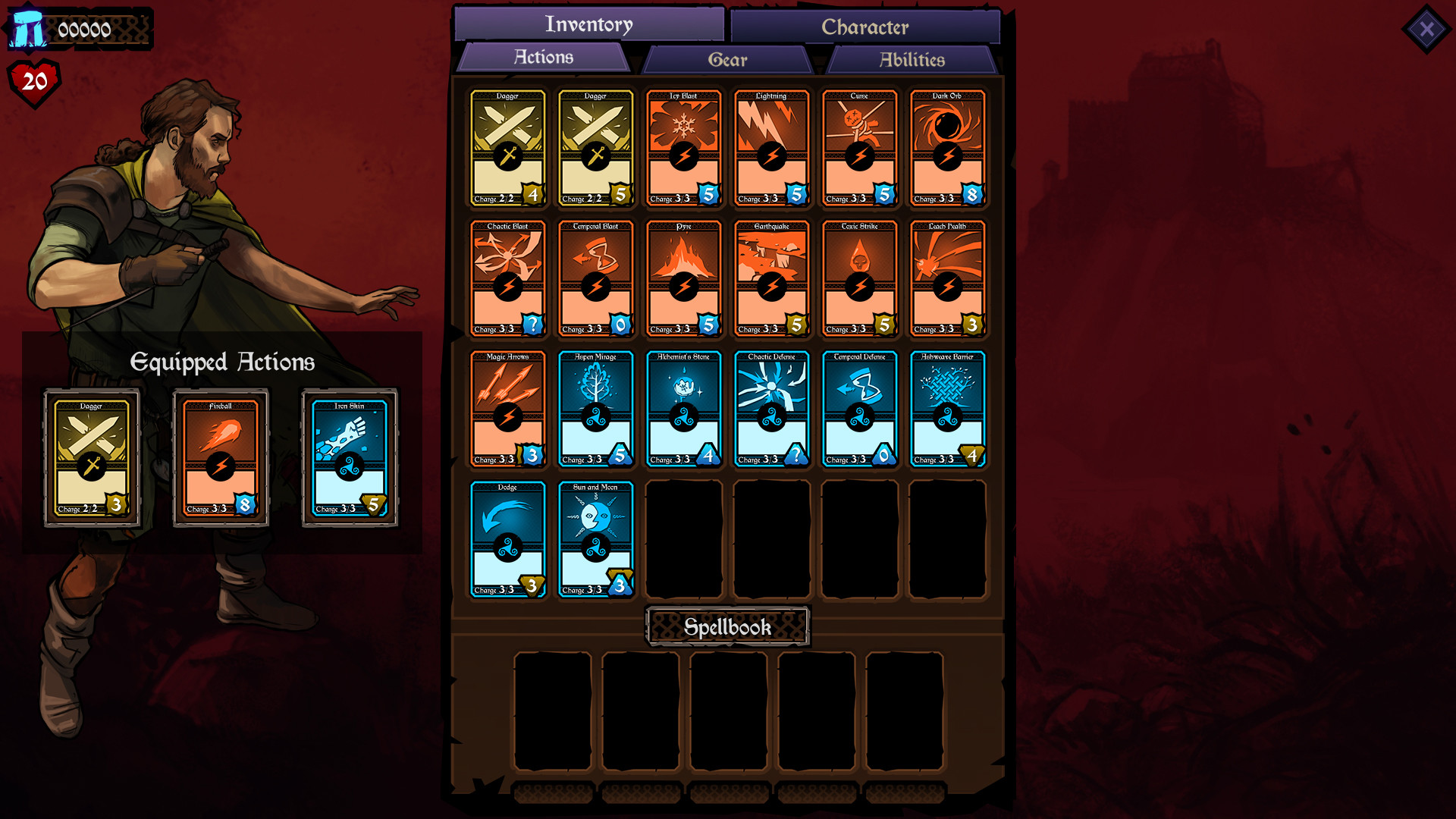Select the Toxic Strike card
Screen dimensions: 1456x819
[x=859, y=278]
